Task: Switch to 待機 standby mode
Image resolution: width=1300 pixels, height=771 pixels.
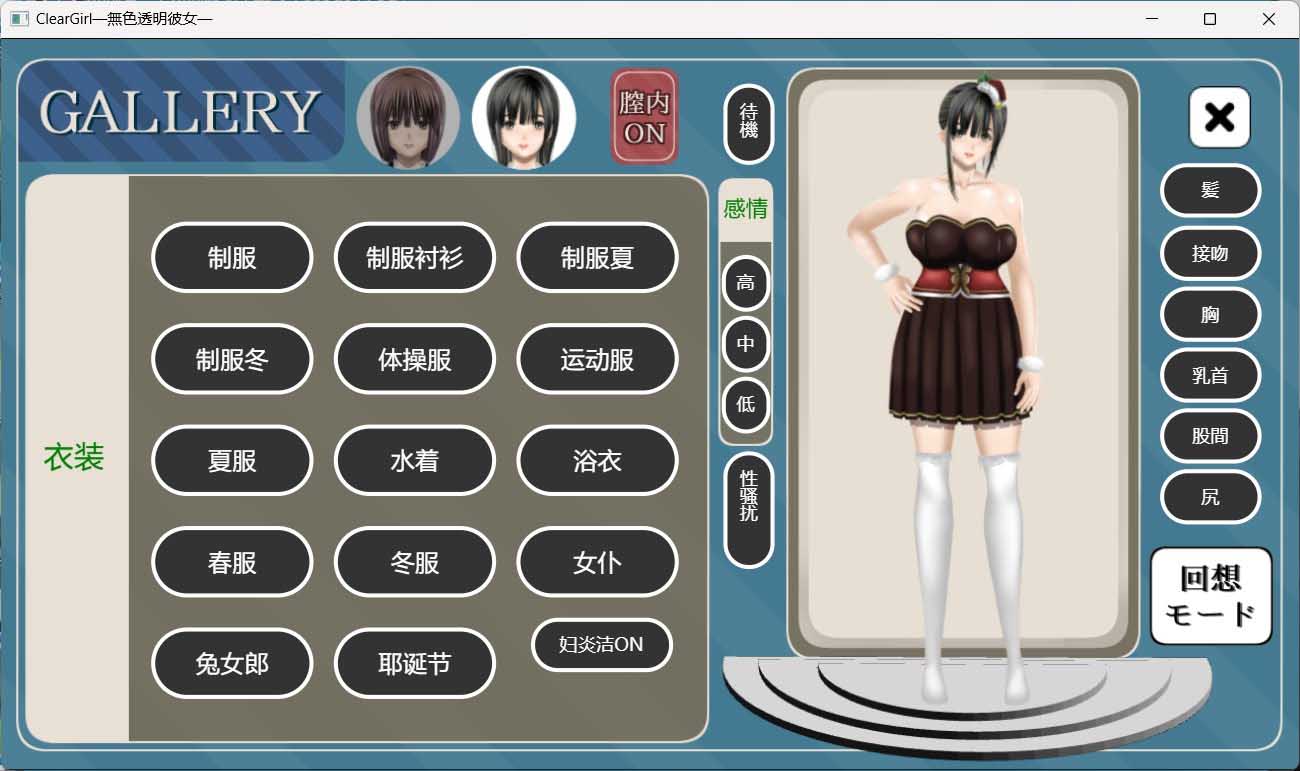Action: pos(746,124)
